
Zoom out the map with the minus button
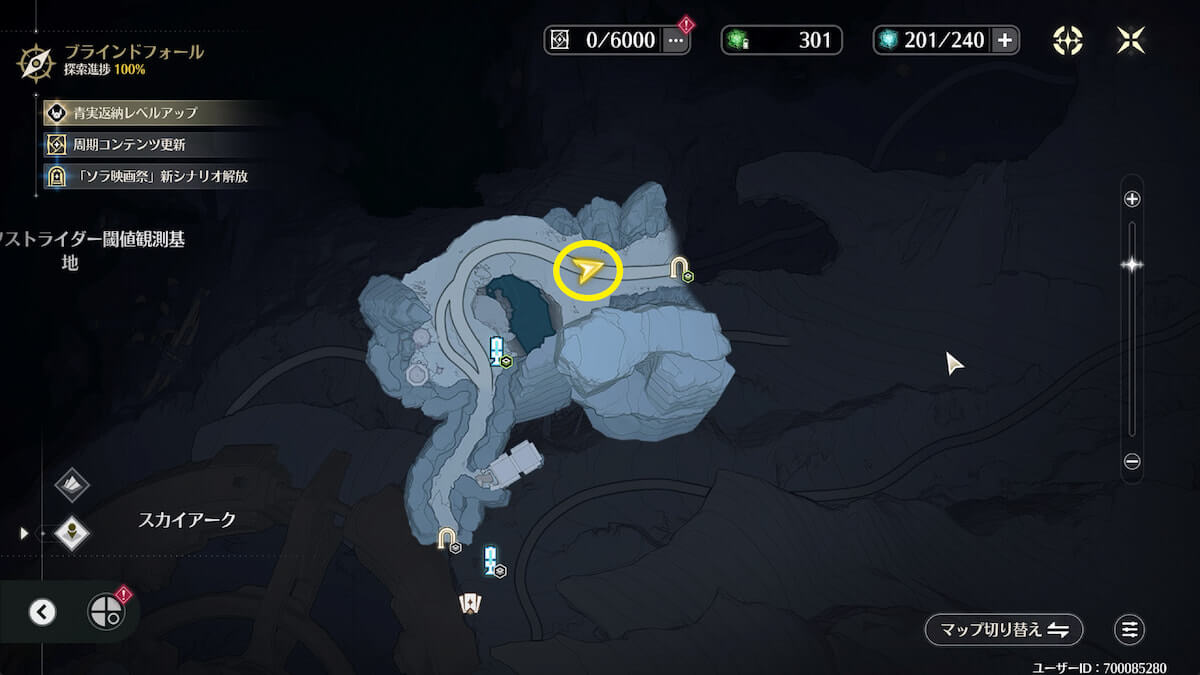click(1132, 462)
